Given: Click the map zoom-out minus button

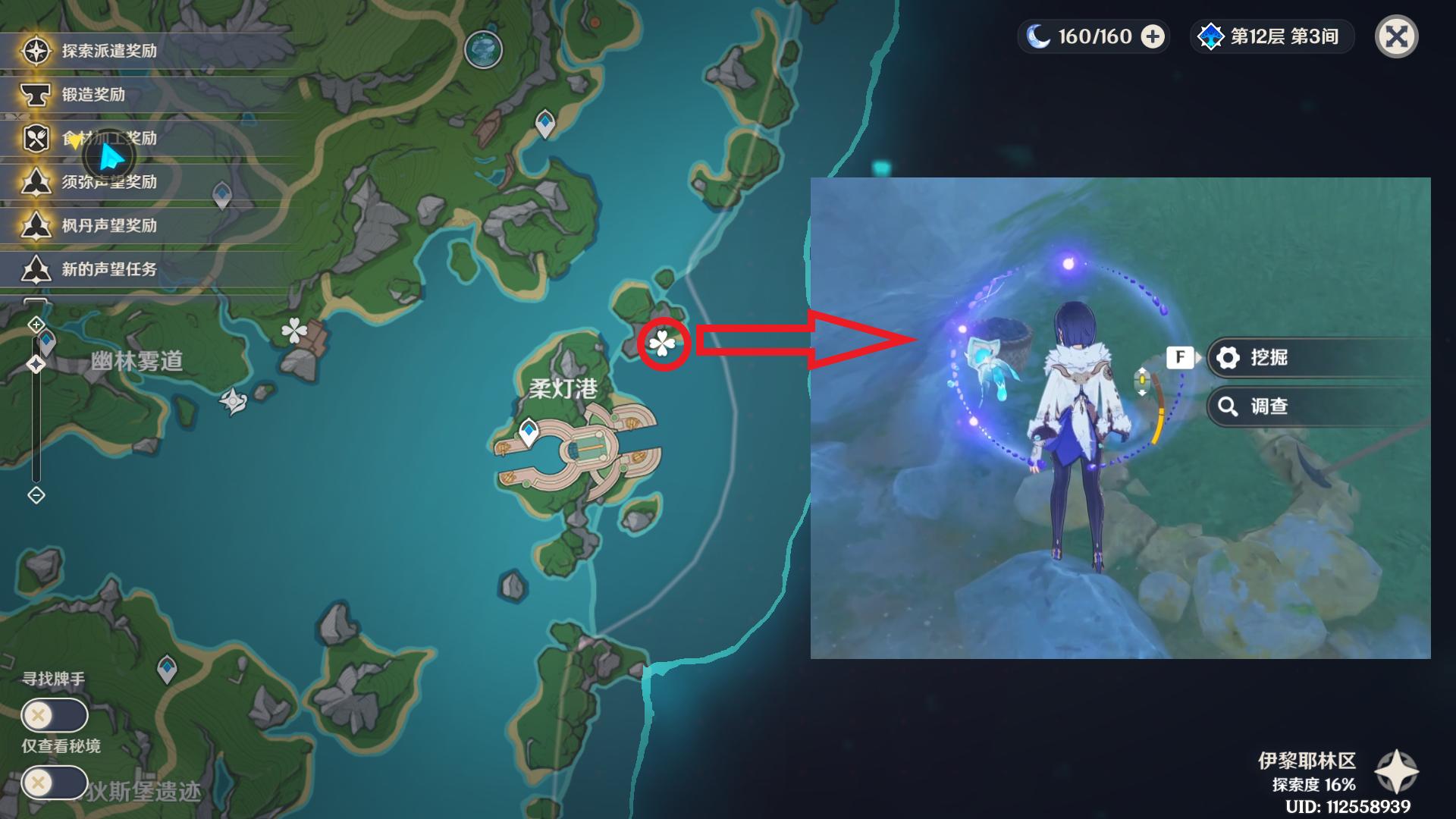Looking at the screenshot, I should pos(36,495).
